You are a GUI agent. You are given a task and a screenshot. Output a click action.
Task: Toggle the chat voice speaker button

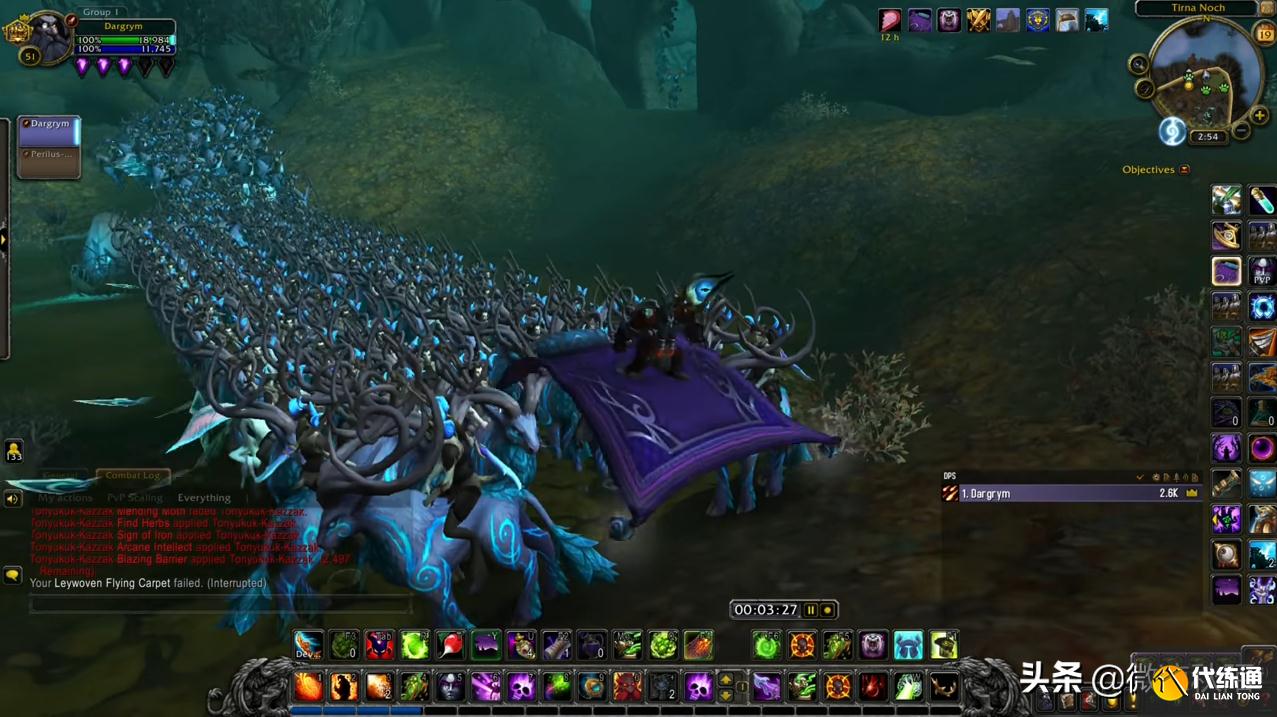13,498
